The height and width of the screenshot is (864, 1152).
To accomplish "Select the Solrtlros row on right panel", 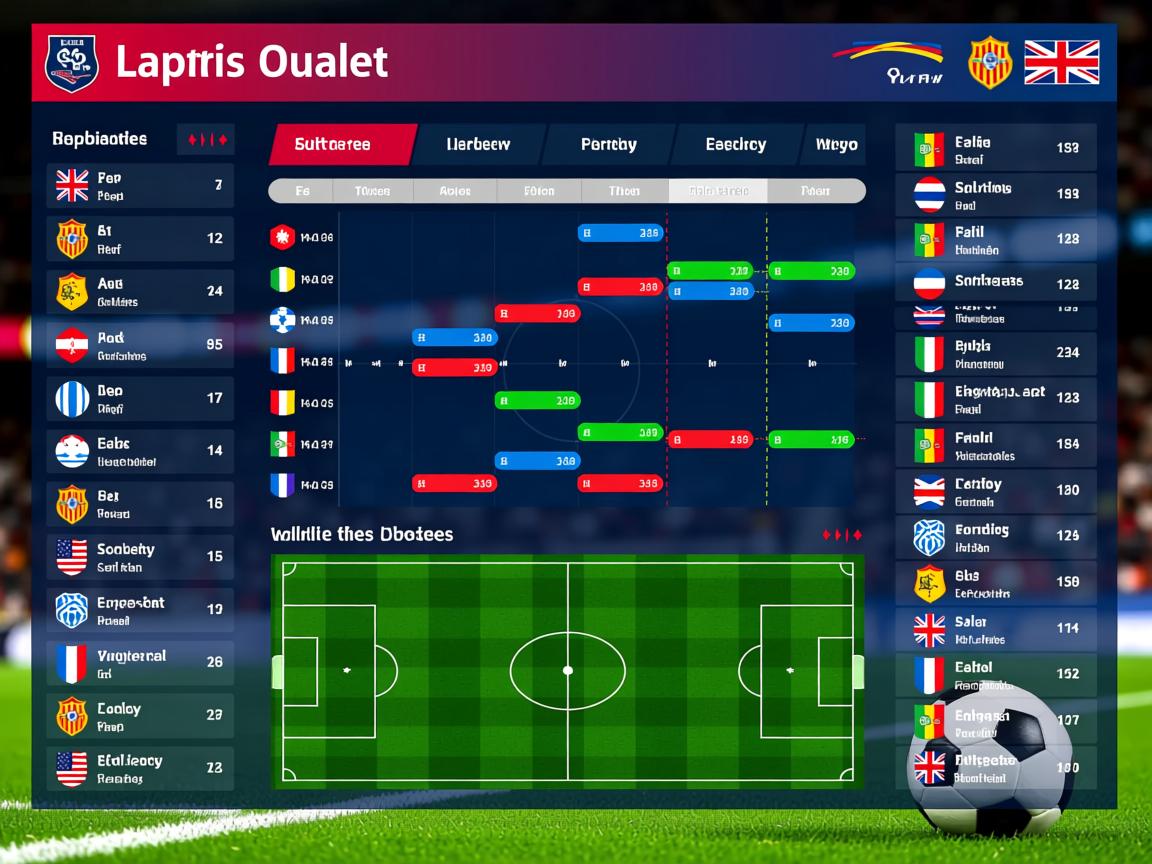I will (x=995, y=194).
